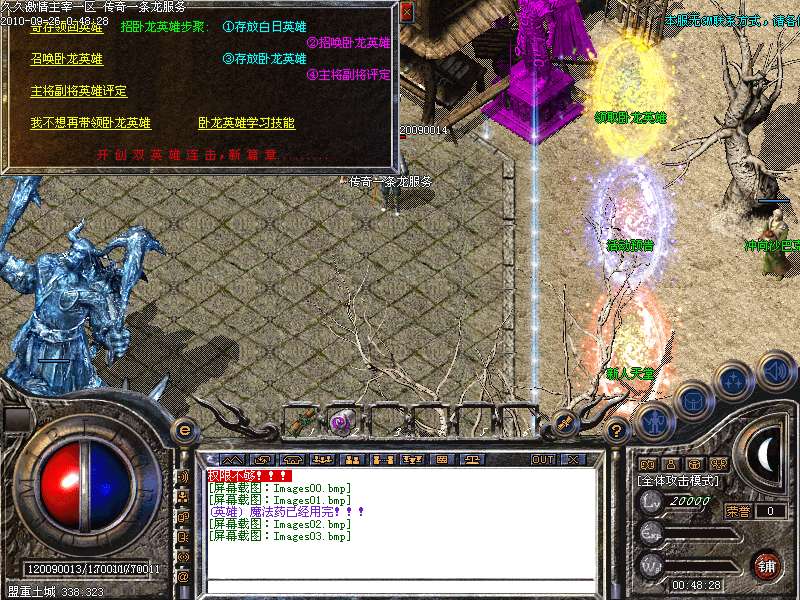Select 主将副将英雄评定 option

tap(79, 91)
